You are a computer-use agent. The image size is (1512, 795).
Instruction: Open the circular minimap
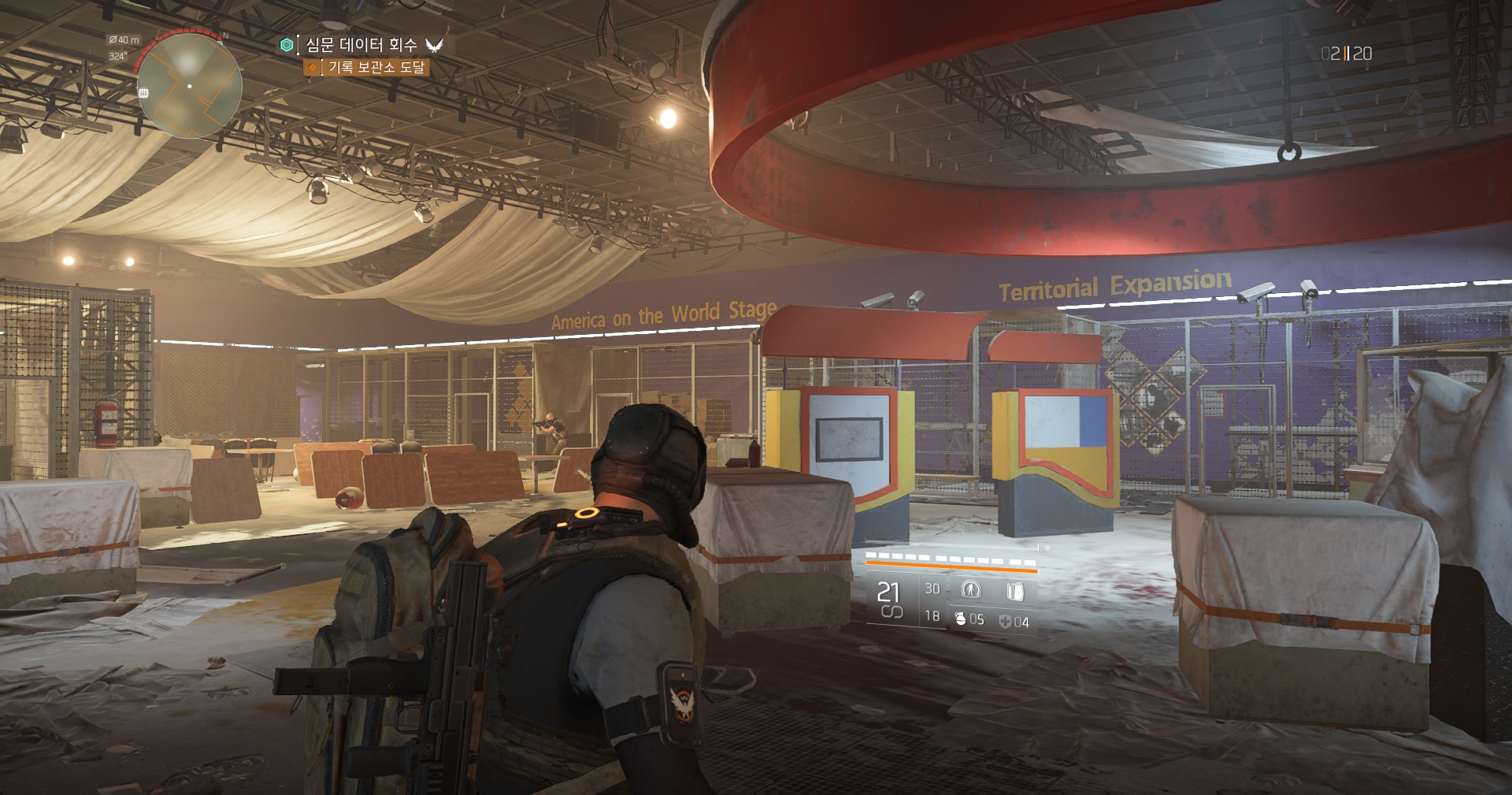click(x=189, y=86)
